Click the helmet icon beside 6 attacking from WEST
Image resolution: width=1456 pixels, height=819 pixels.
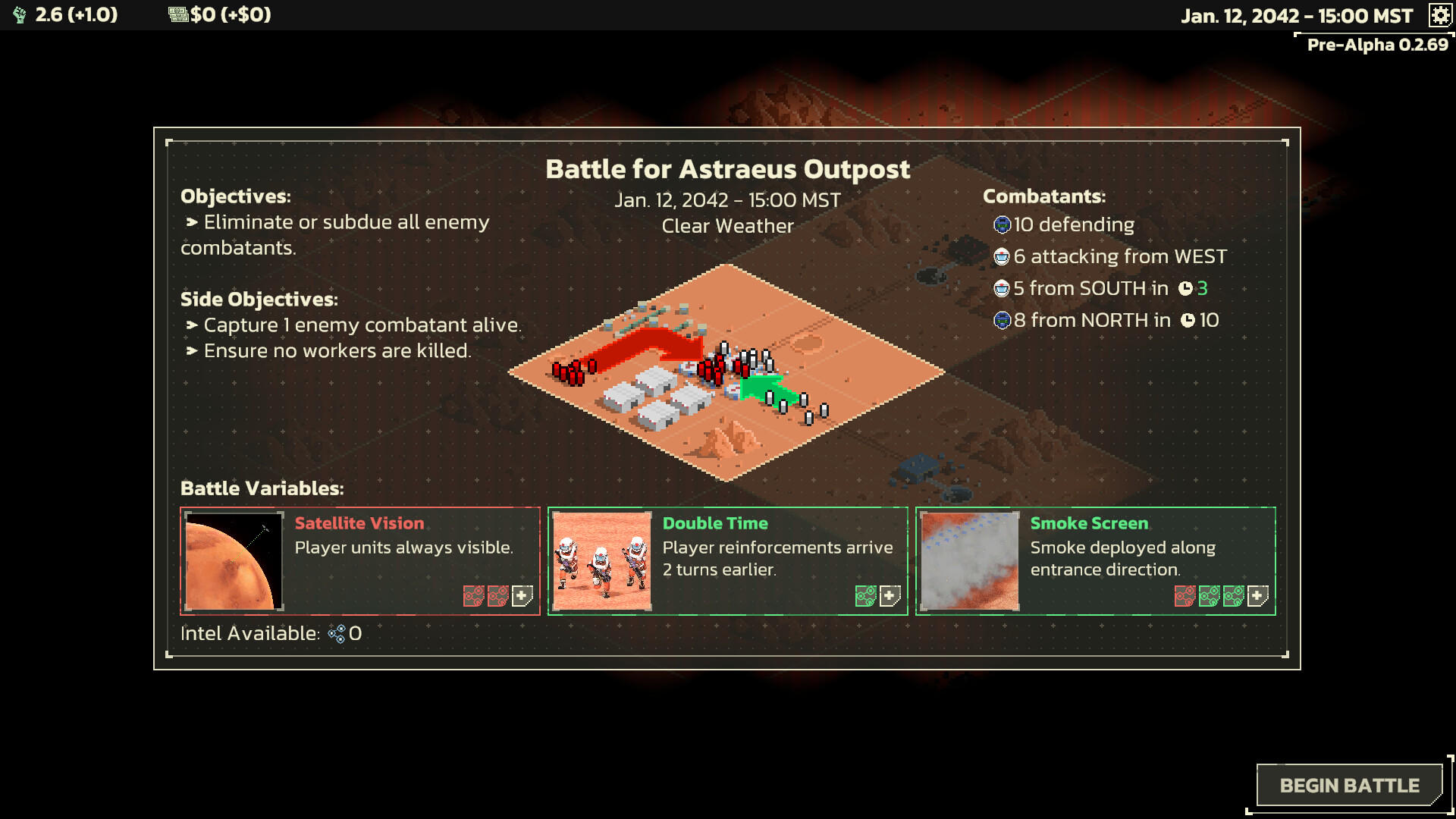point(1001,256)
